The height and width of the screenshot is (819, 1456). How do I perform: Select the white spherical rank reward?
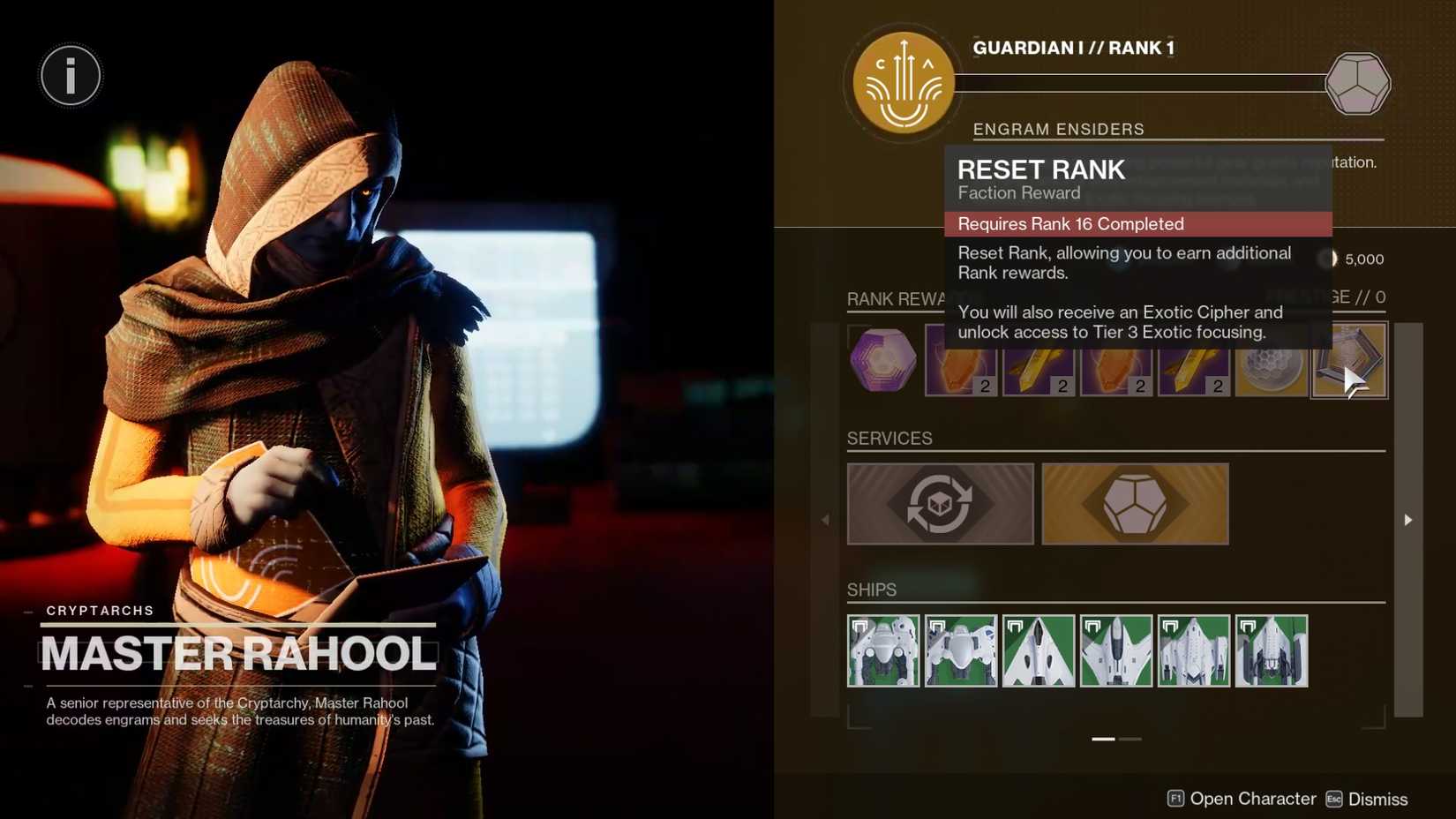1272,360
